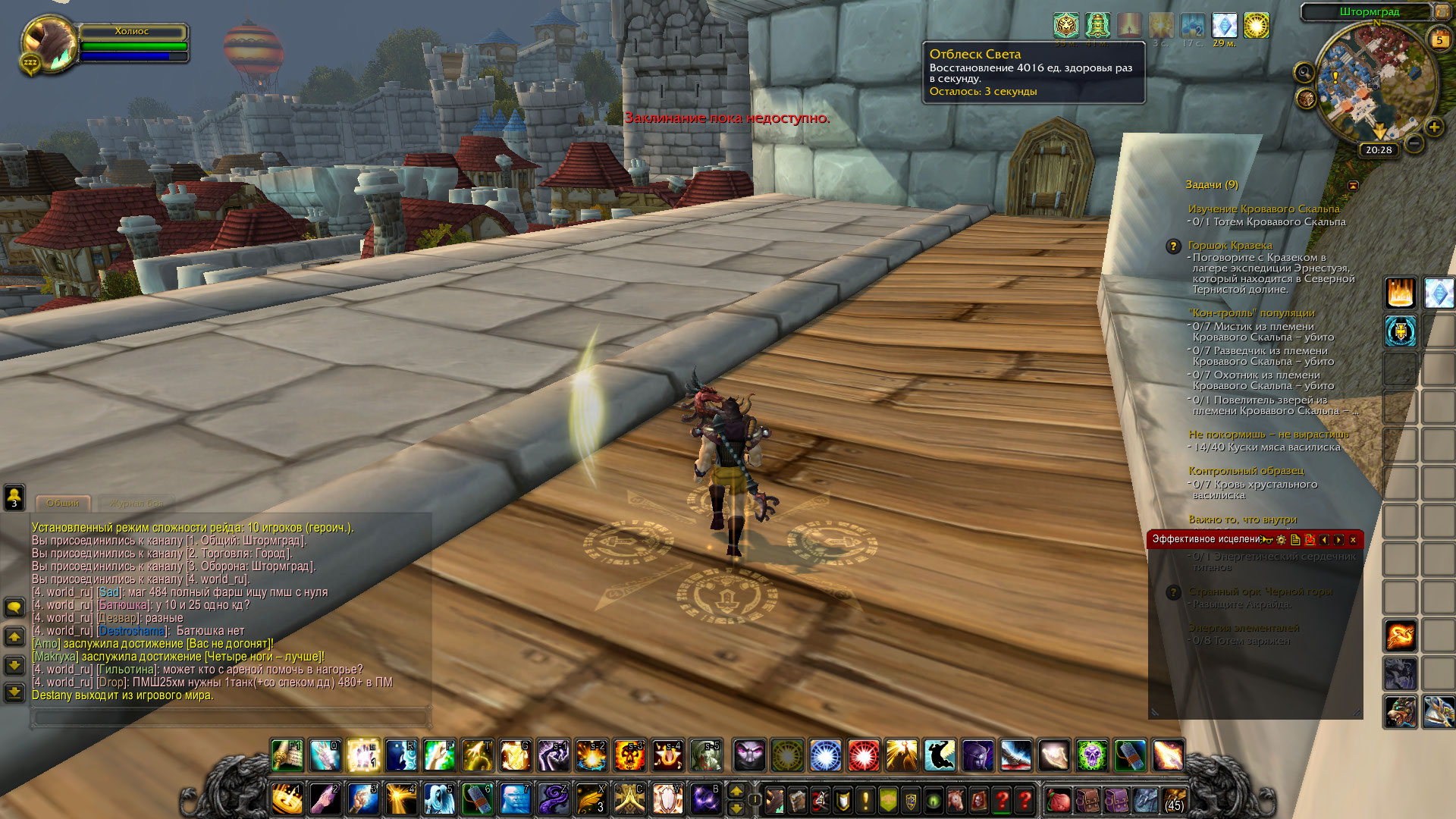This screenshot has height=819, width=1456.
Task: Use the golden feather ability bound to X
Action: click(x=591, y=799)
